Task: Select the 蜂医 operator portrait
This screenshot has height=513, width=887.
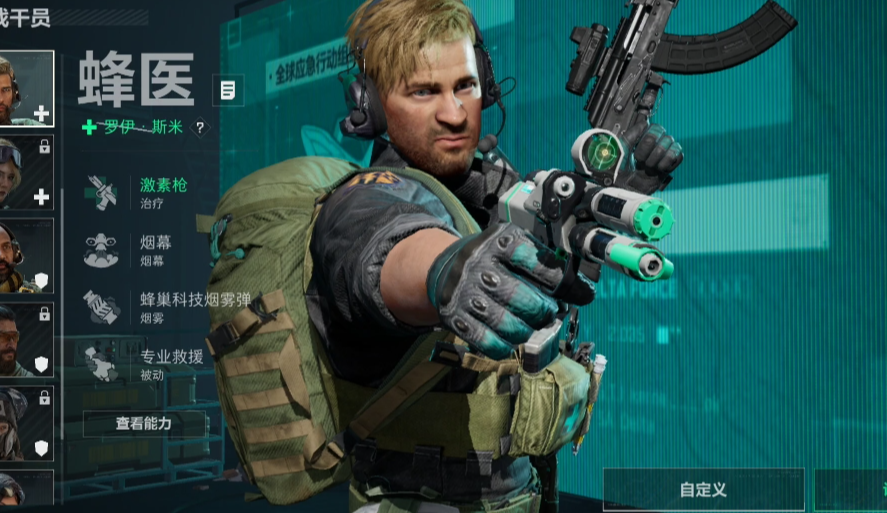Action: (x=24, y=88)
